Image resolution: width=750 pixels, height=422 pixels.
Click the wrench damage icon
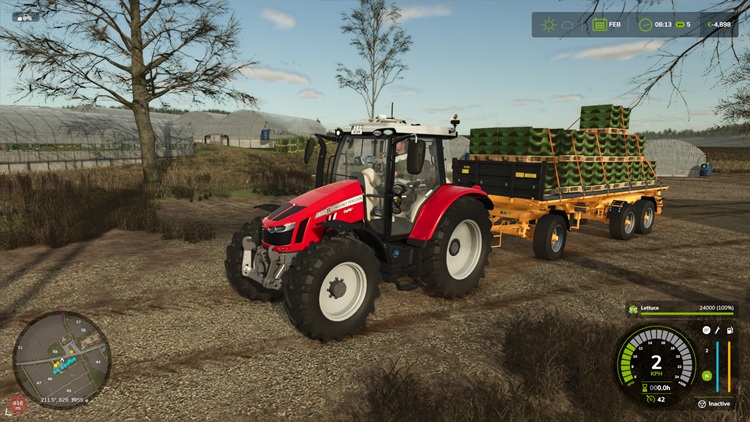[719, 329]
